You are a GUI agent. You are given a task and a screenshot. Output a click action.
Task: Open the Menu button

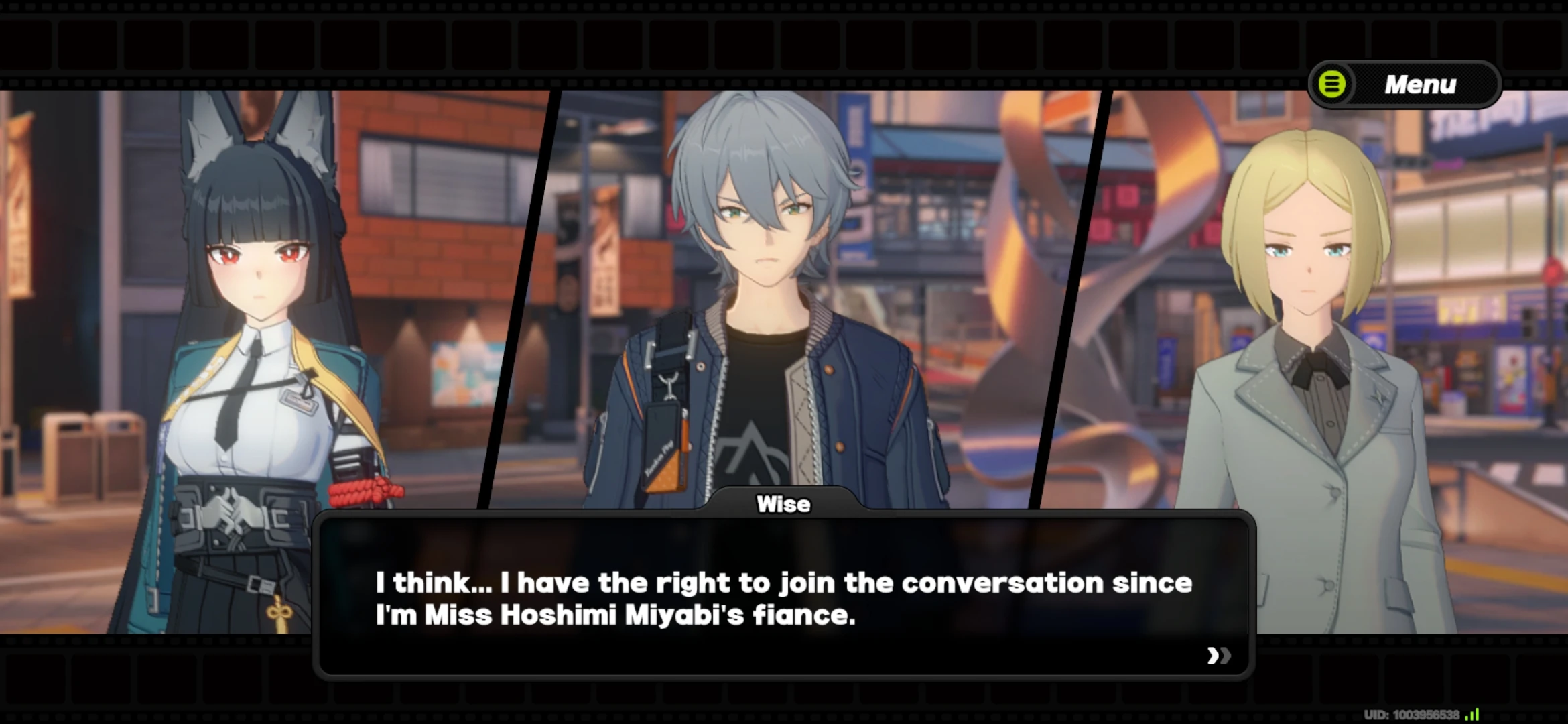1404,84
